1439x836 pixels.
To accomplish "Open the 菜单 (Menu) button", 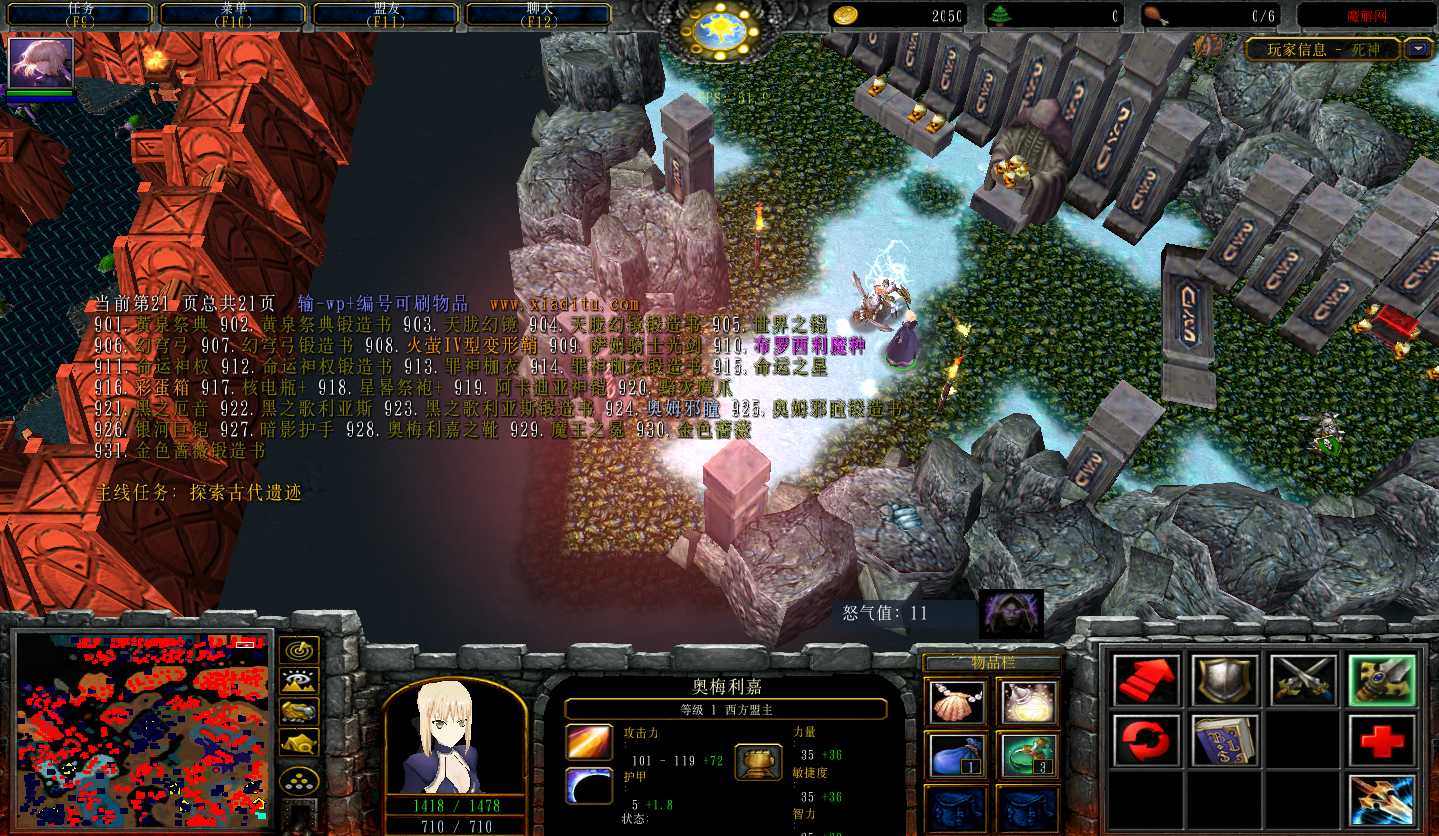I will [x=233, y=14].
